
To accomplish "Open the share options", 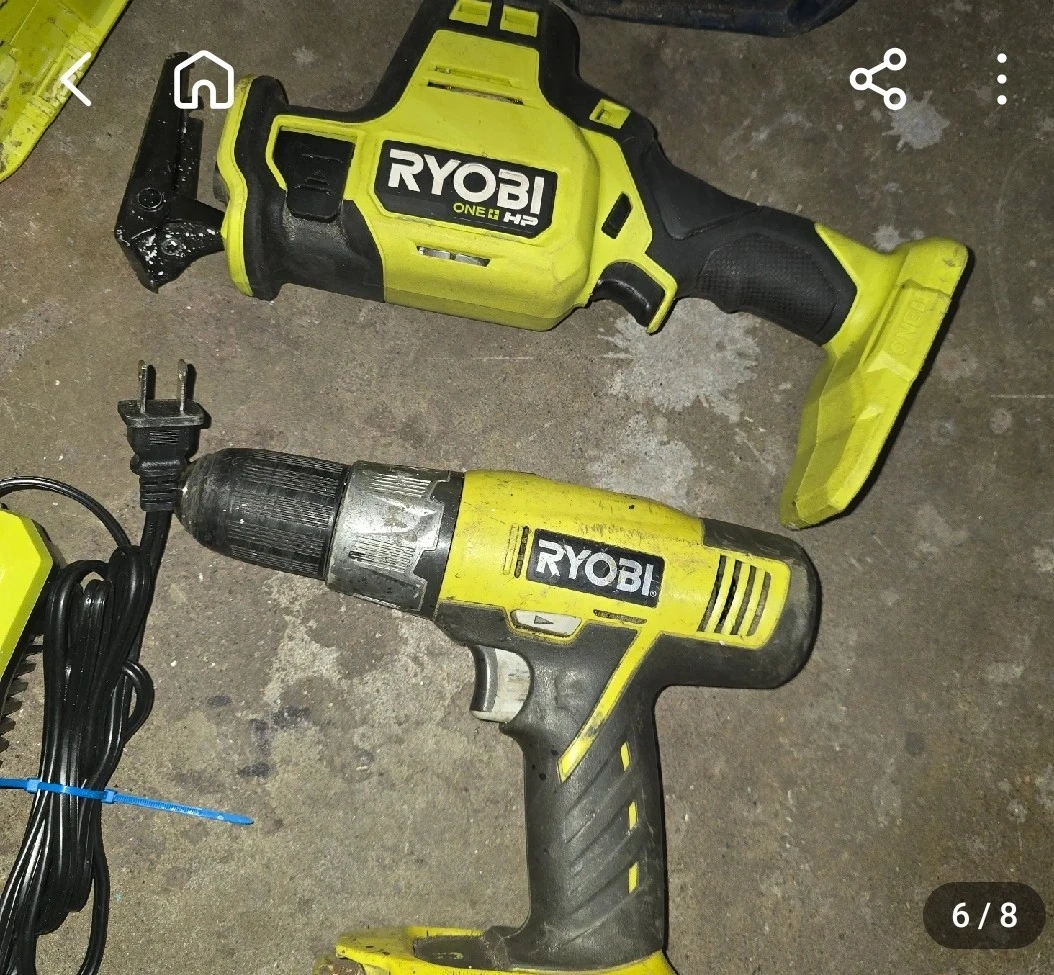I will pyautogui.click(x=878, y=79).
